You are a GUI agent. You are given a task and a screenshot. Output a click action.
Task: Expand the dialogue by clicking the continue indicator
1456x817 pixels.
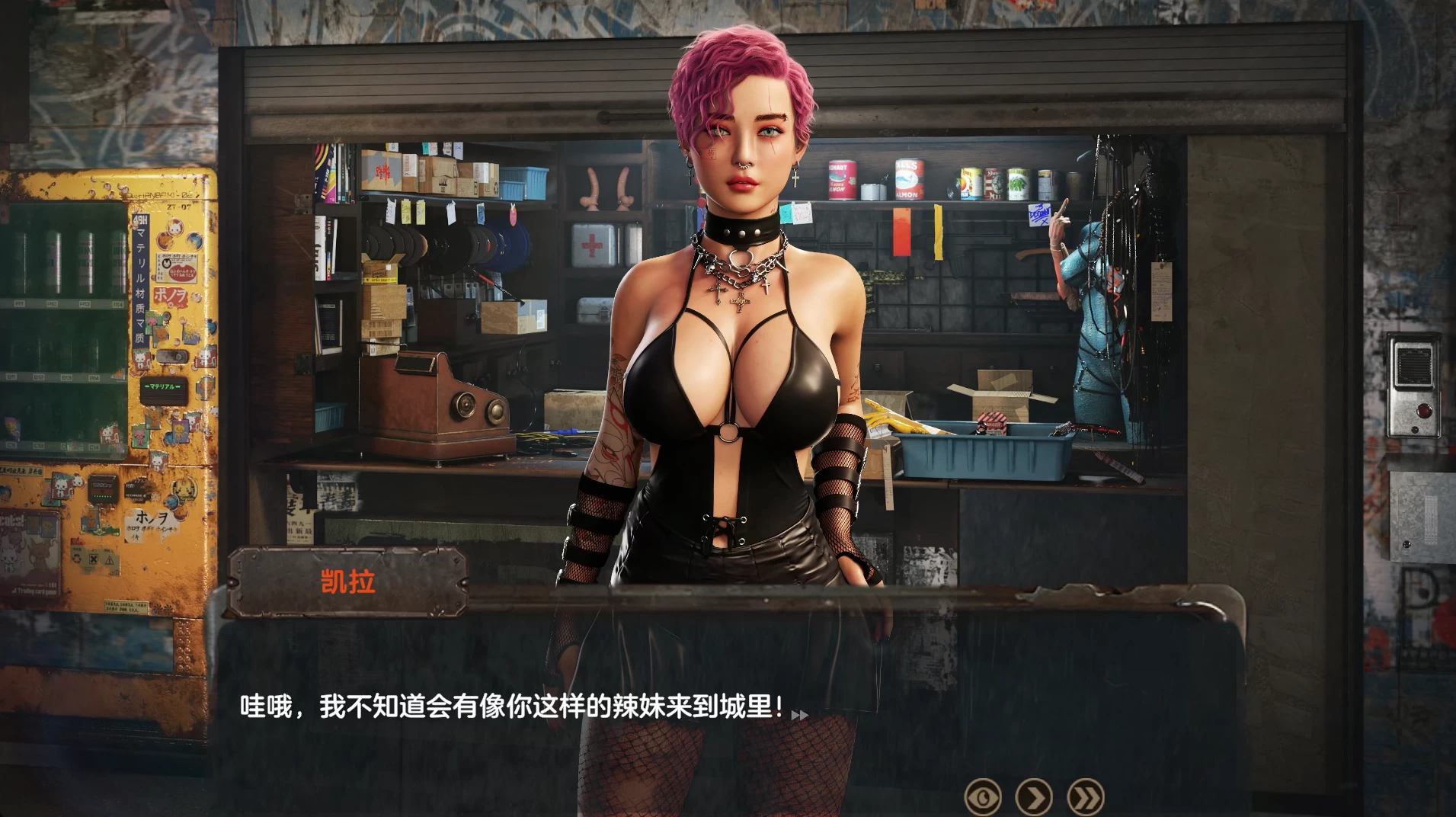(801, 714)
